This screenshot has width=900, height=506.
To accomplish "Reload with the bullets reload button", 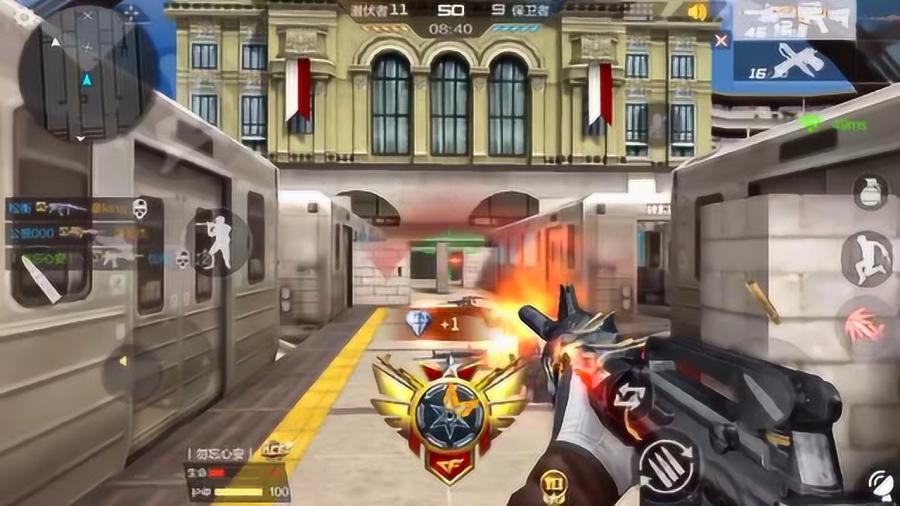I will coord(669,463).
